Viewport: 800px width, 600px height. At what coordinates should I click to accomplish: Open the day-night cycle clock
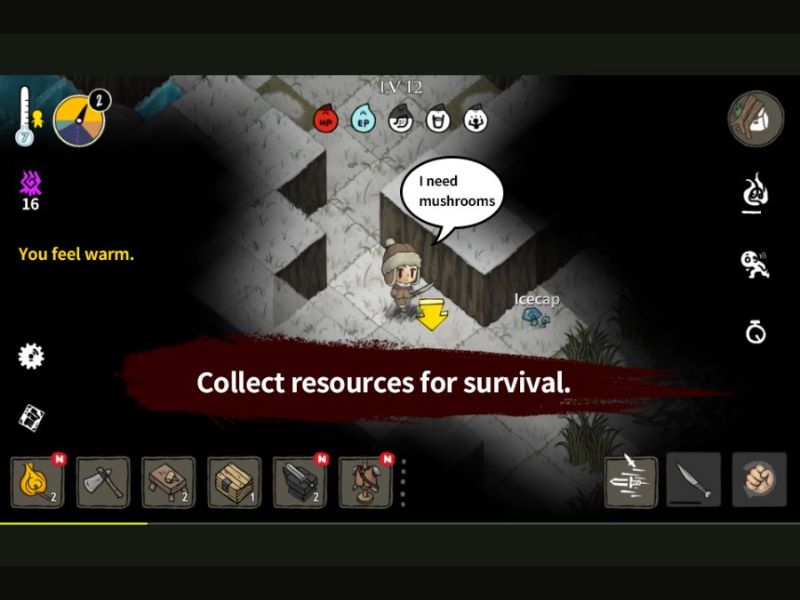click(x=79, y=120)
